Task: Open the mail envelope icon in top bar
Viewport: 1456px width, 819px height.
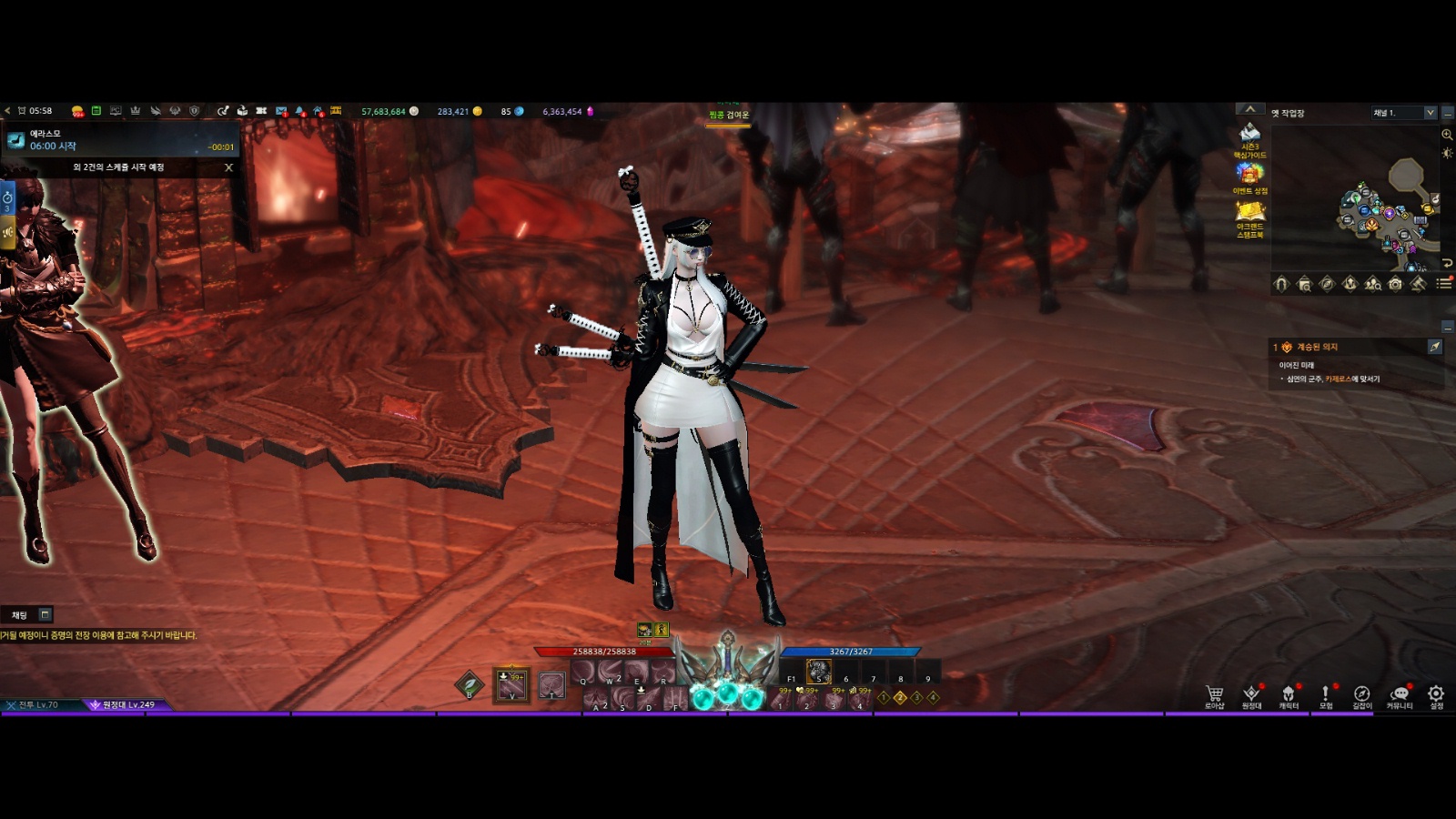Action: [281, 111]
